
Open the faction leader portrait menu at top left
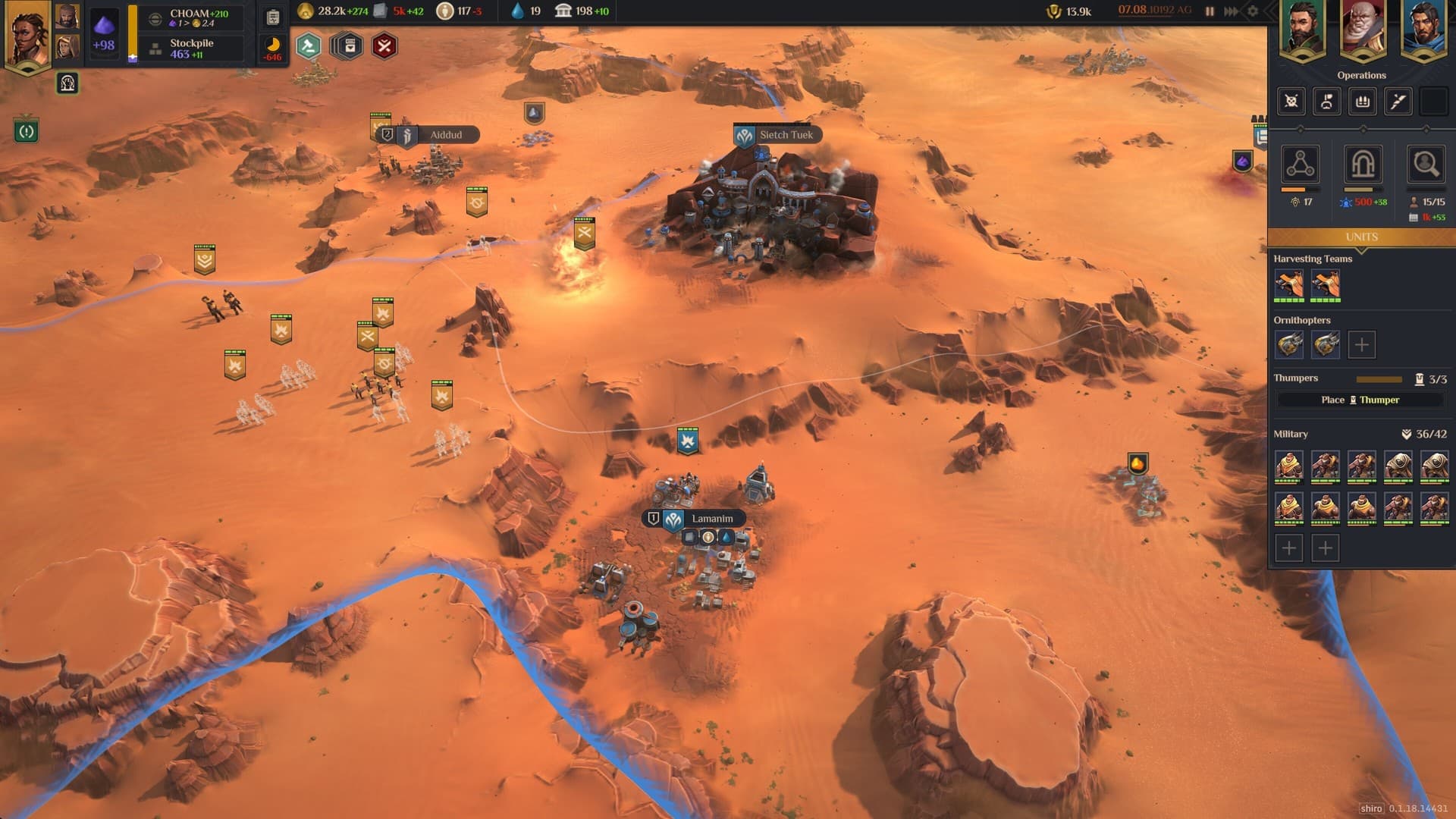click(x=27, y=34)
